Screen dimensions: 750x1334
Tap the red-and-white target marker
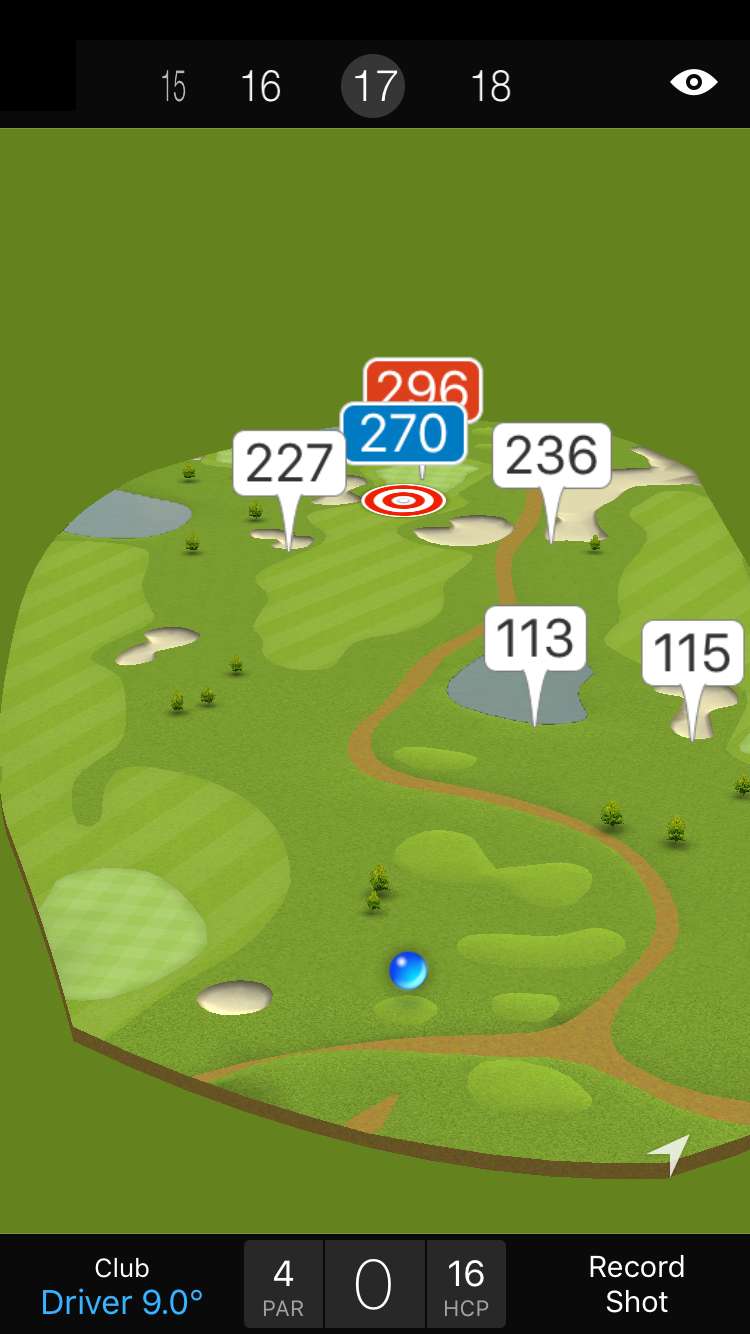[x=403, y=499]
